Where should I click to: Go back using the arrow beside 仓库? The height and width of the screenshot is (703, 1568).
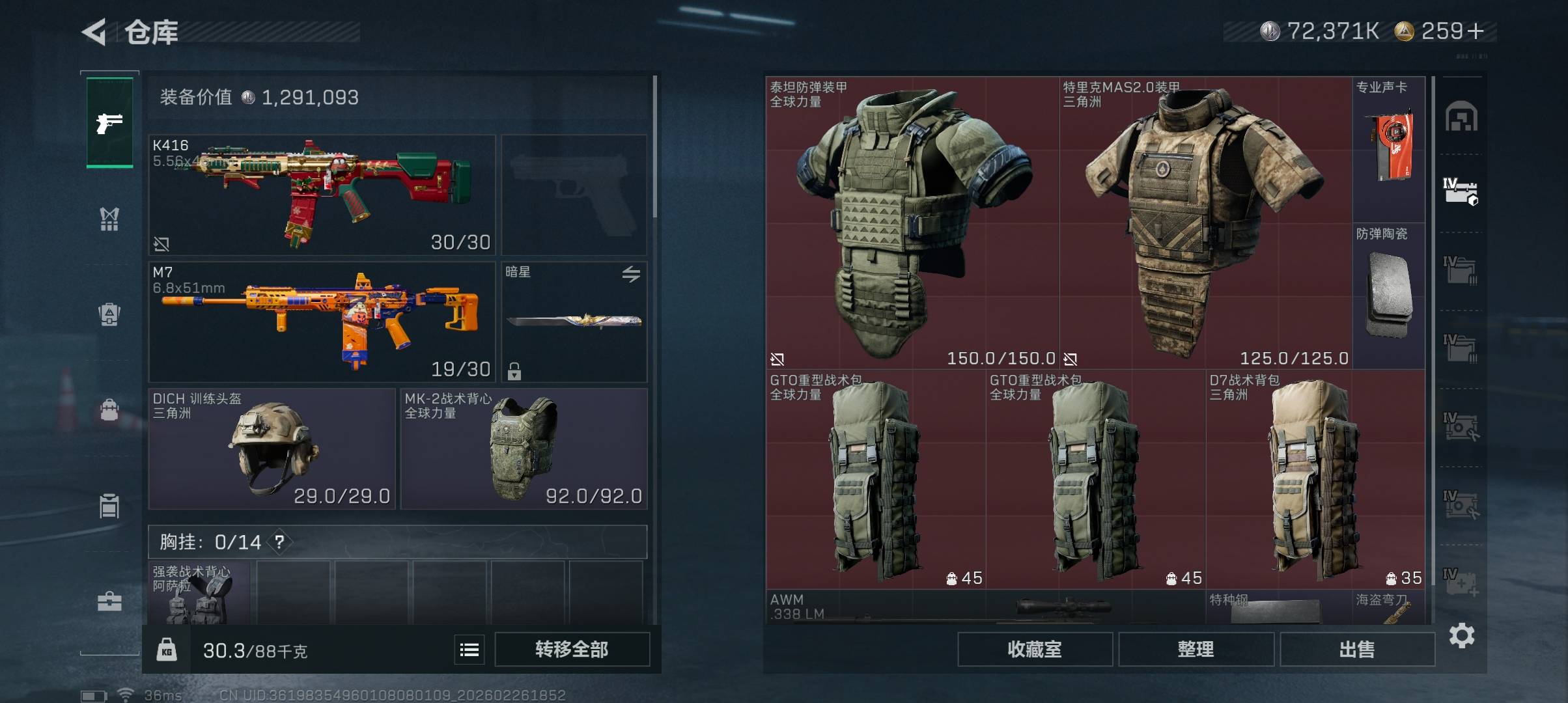[94, 32]
